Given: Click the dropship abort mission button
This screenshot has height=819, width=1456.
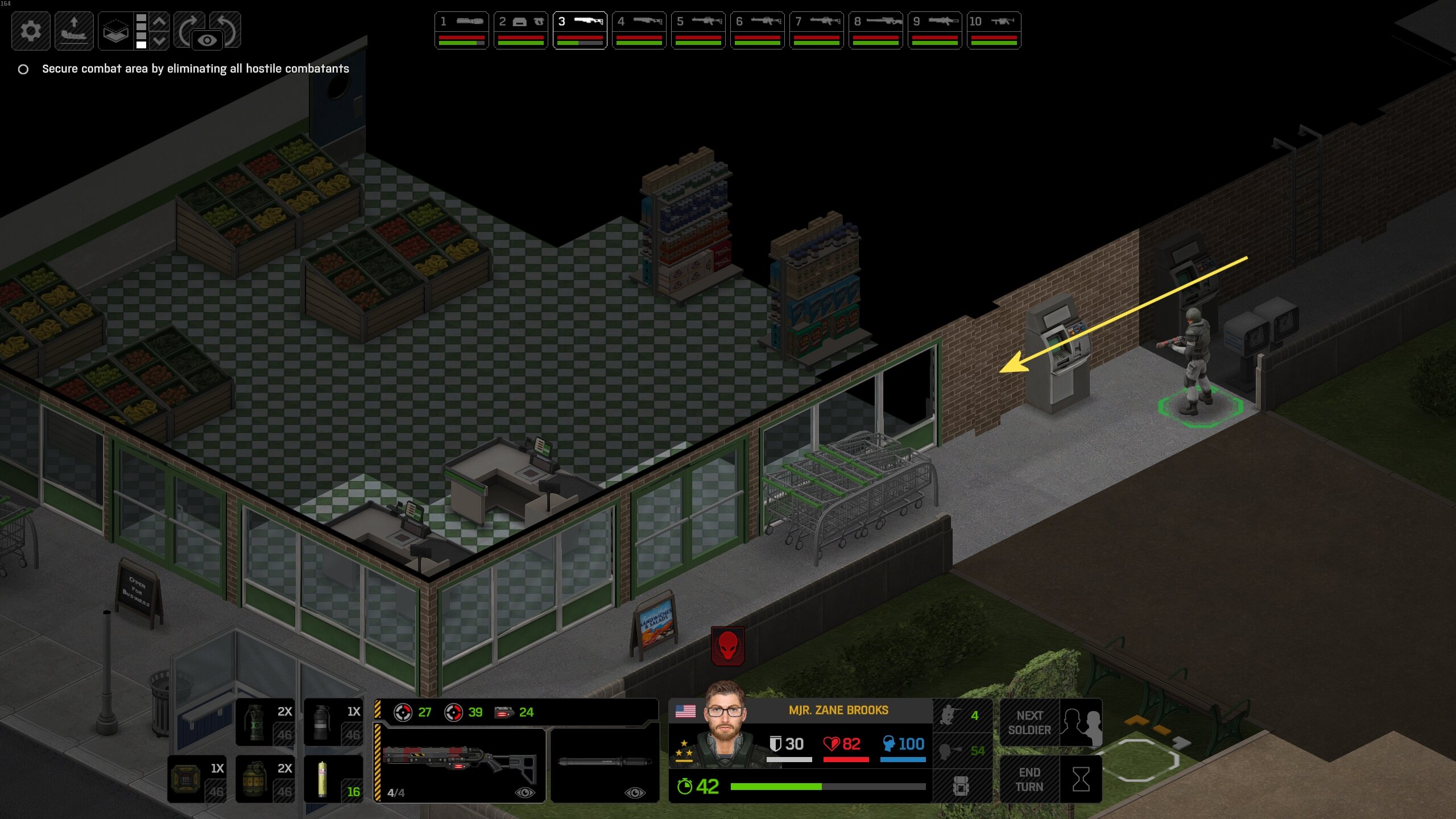Looking at the screenshot, I should point(74,31).
